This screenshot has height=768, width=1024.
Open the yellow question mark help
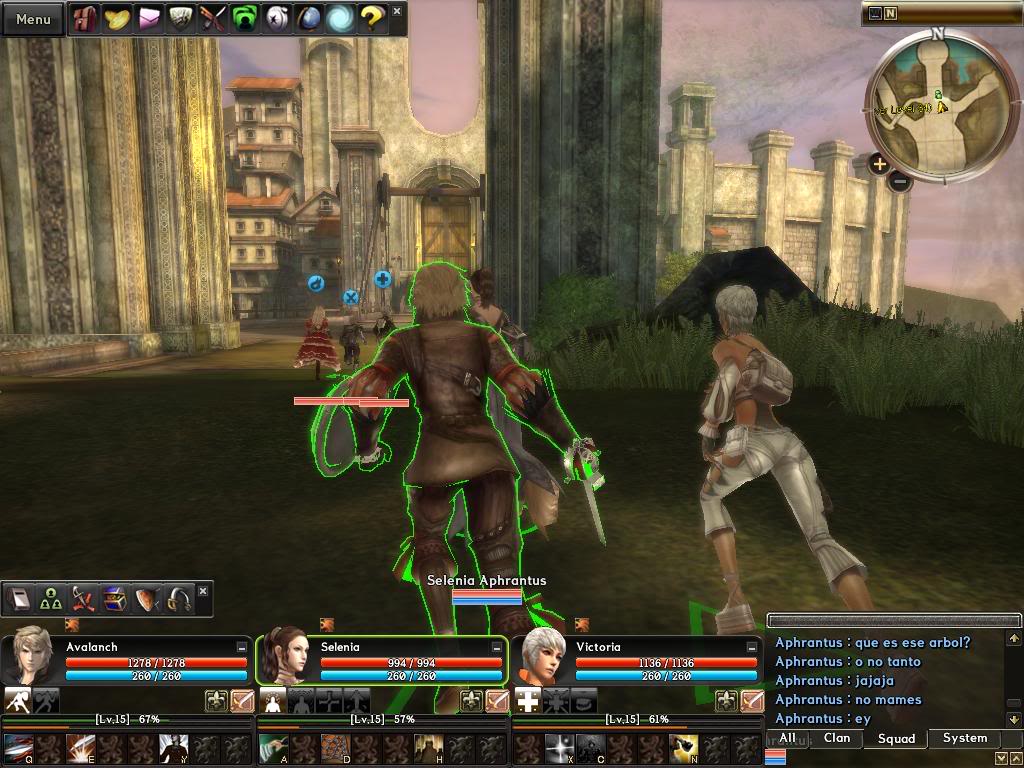pyautogui.click(x=372, y=19)
